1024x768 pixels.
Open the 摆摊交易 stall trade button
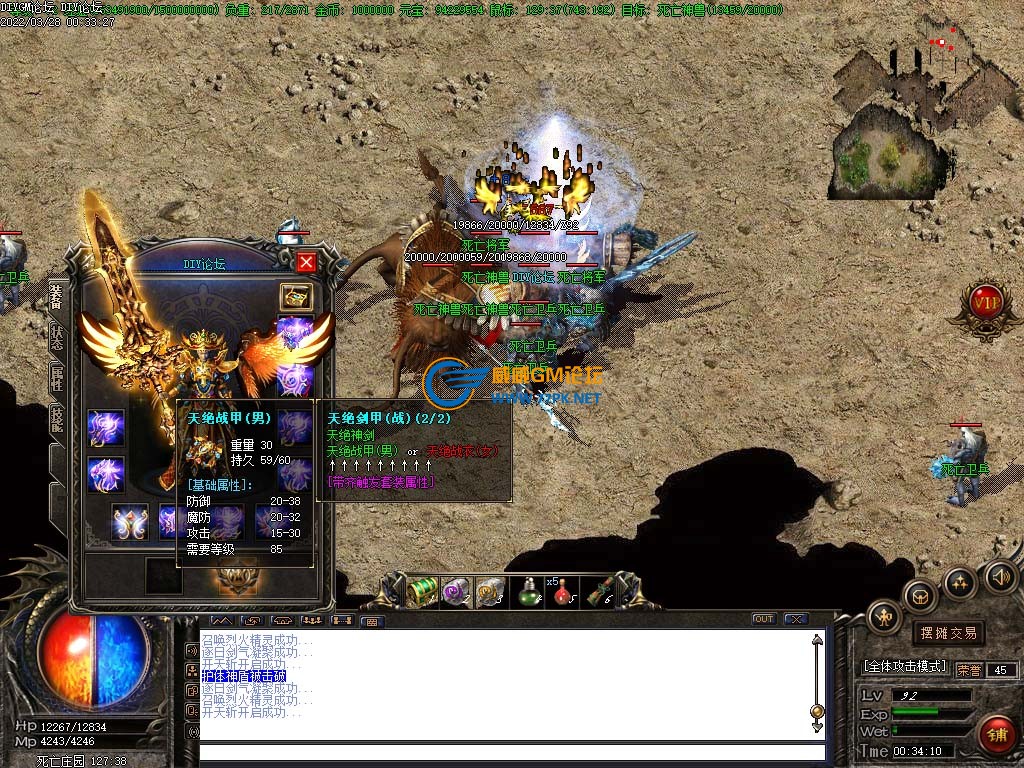[948, 633]
